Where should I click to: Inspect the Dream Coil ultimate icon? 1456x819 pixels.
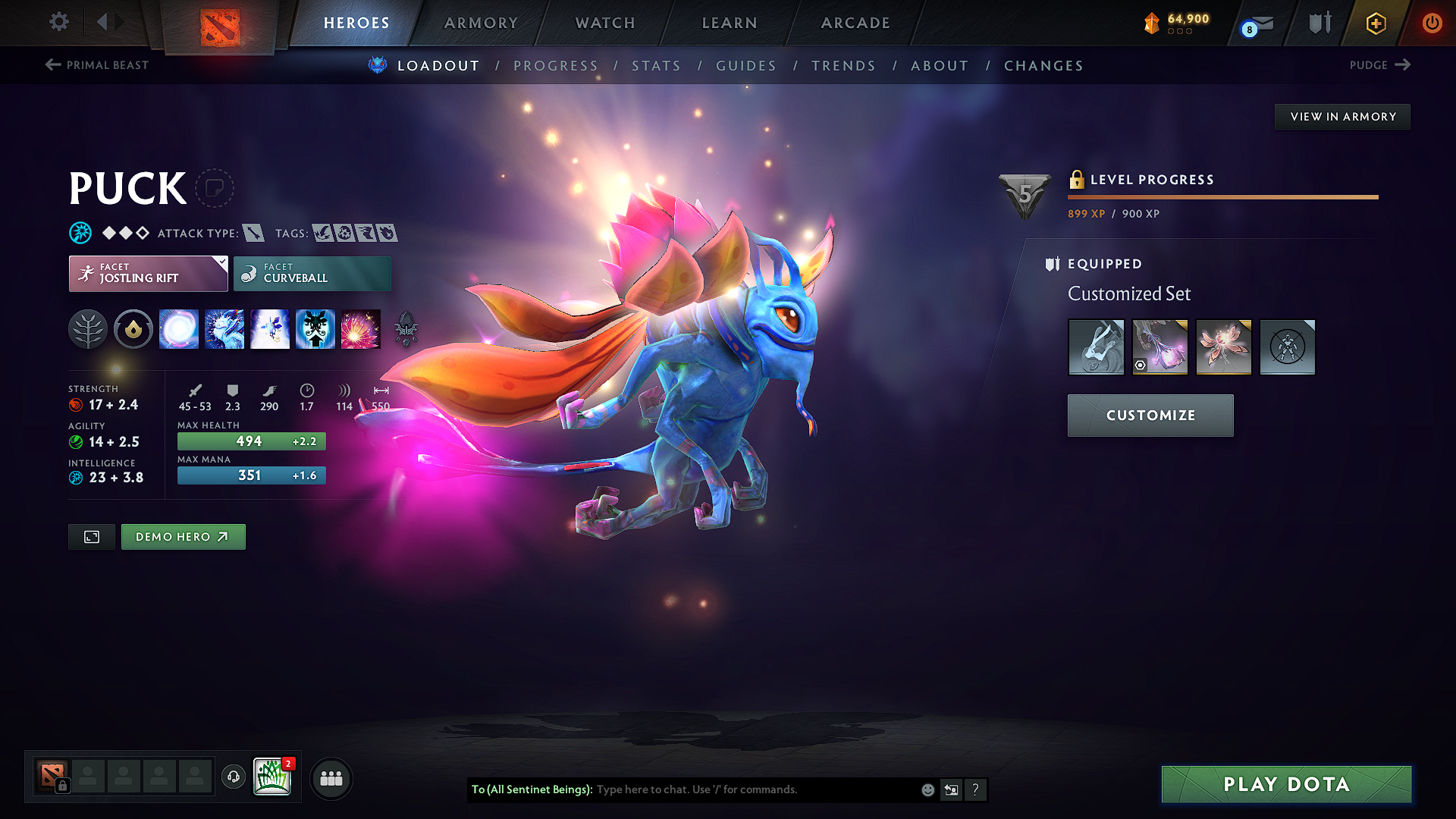361,328
